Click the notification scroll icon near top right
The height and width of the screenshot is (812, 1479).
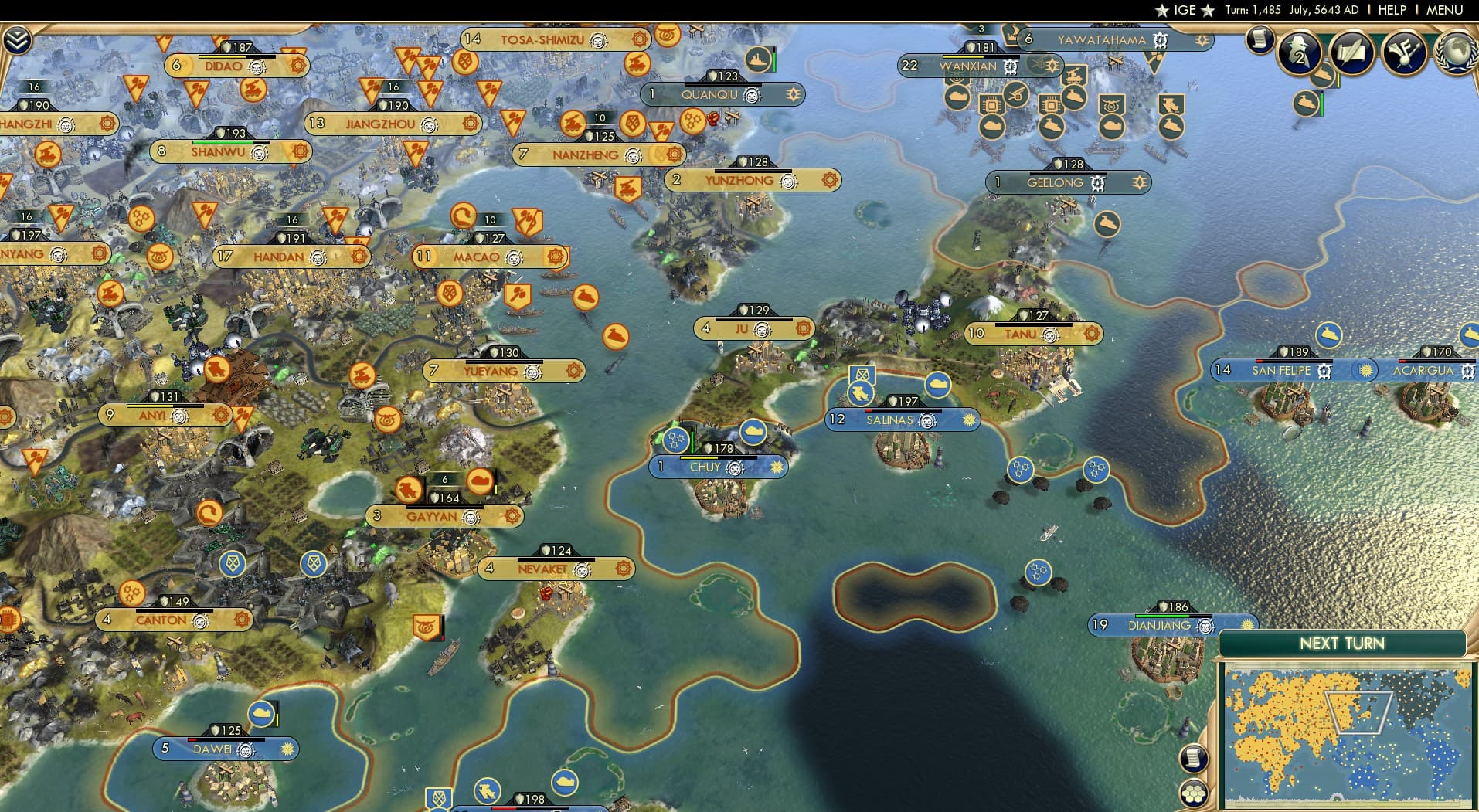[x=1260, y=41]
